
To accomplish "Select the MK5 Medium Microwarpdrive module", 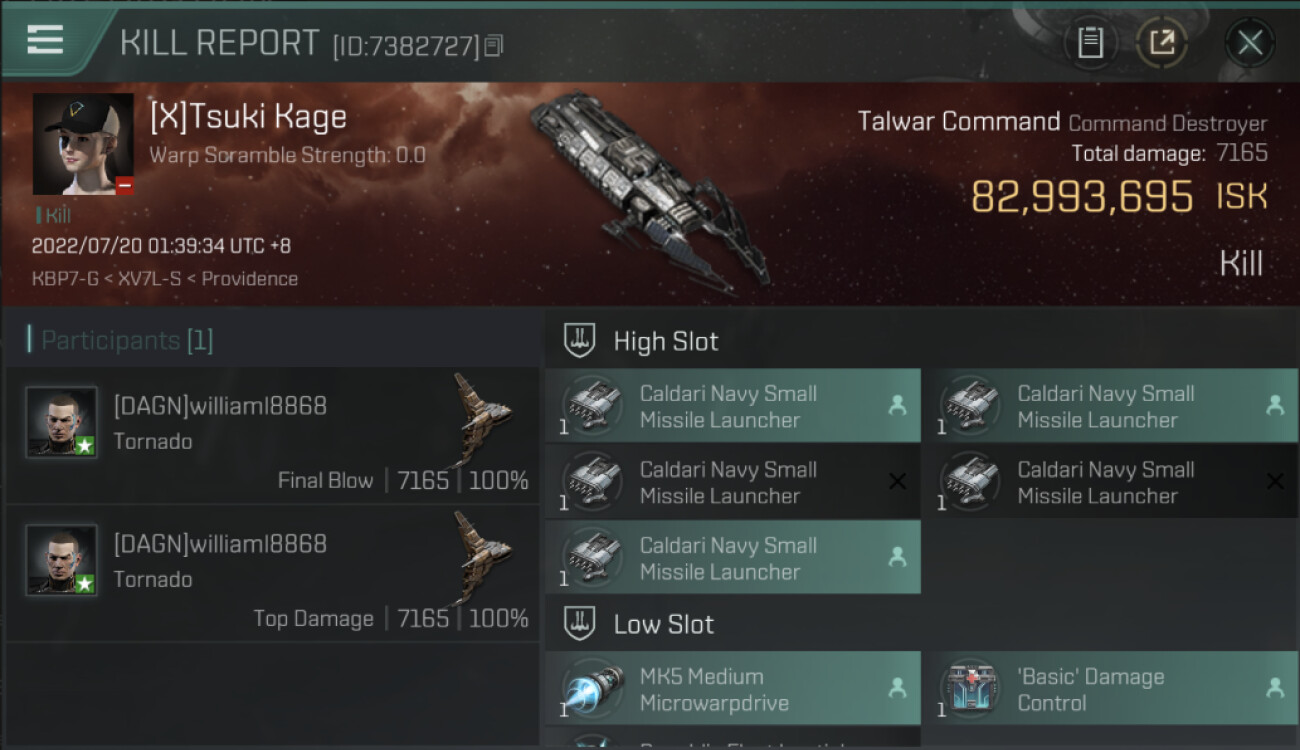I will coord(732,689).
